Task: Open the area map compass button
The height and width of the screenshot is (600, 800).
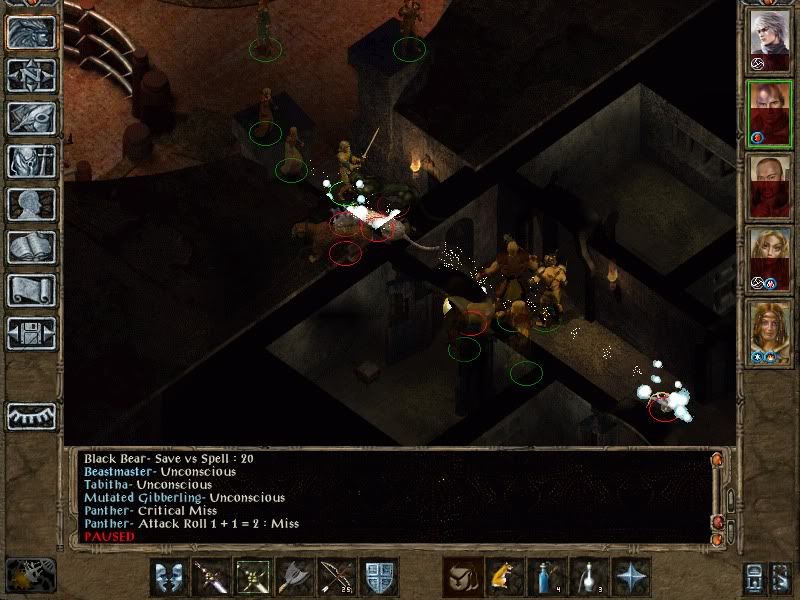Action: point(32,75)
